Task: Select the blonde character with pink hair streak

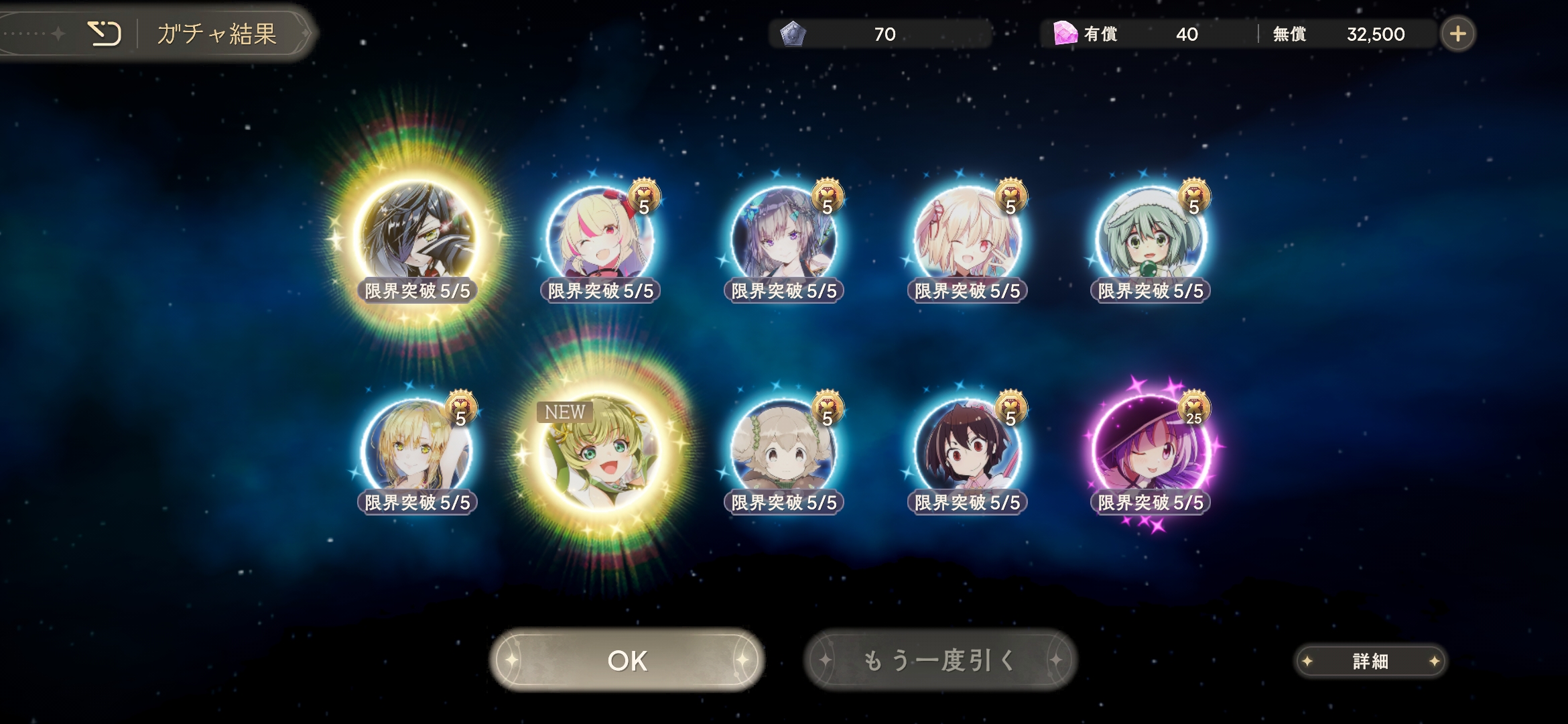Action: click(600, 236)
